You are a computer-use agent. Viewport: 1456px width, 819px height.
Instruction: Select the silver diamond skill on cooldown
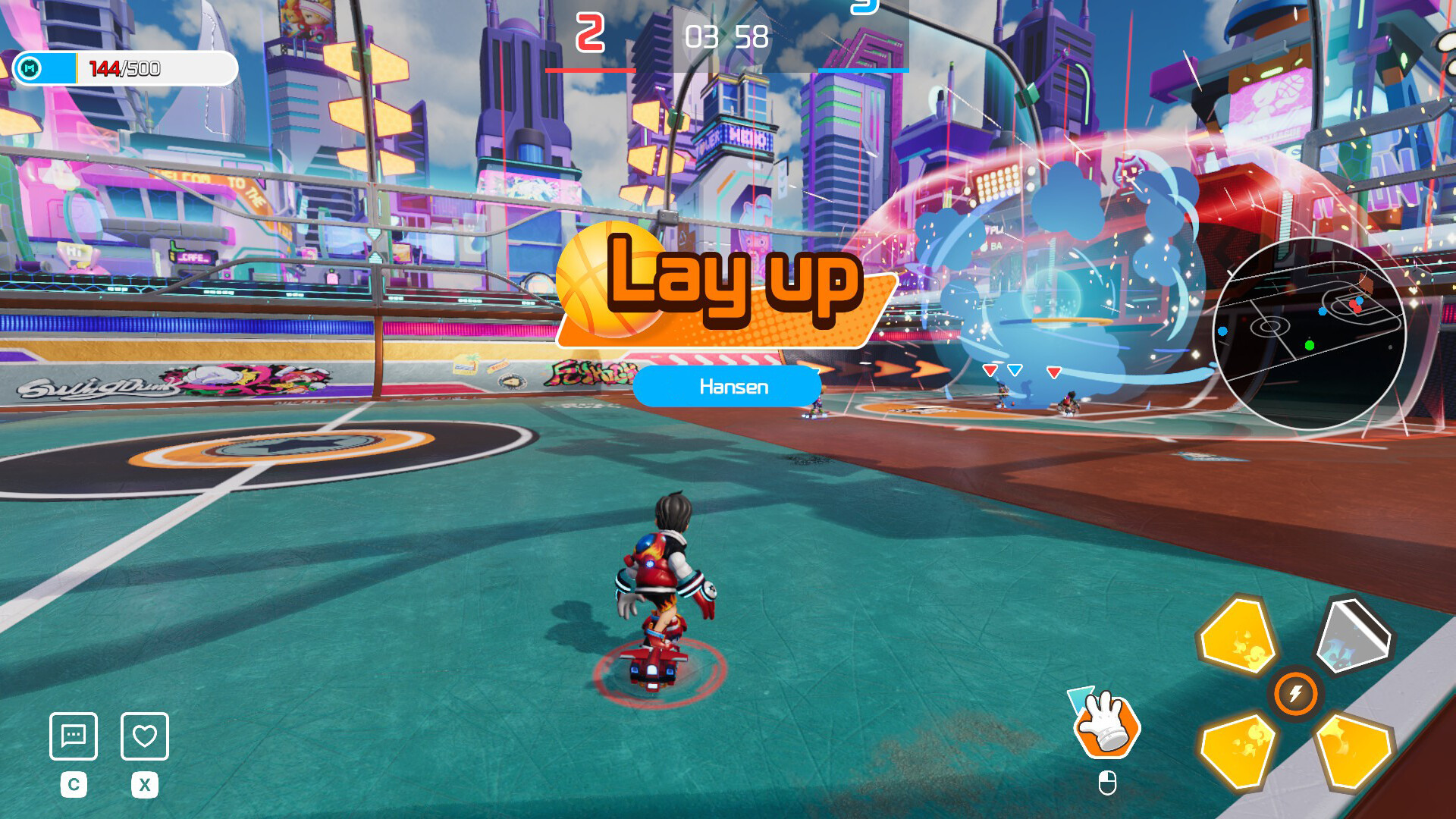tap(1351, 632)
